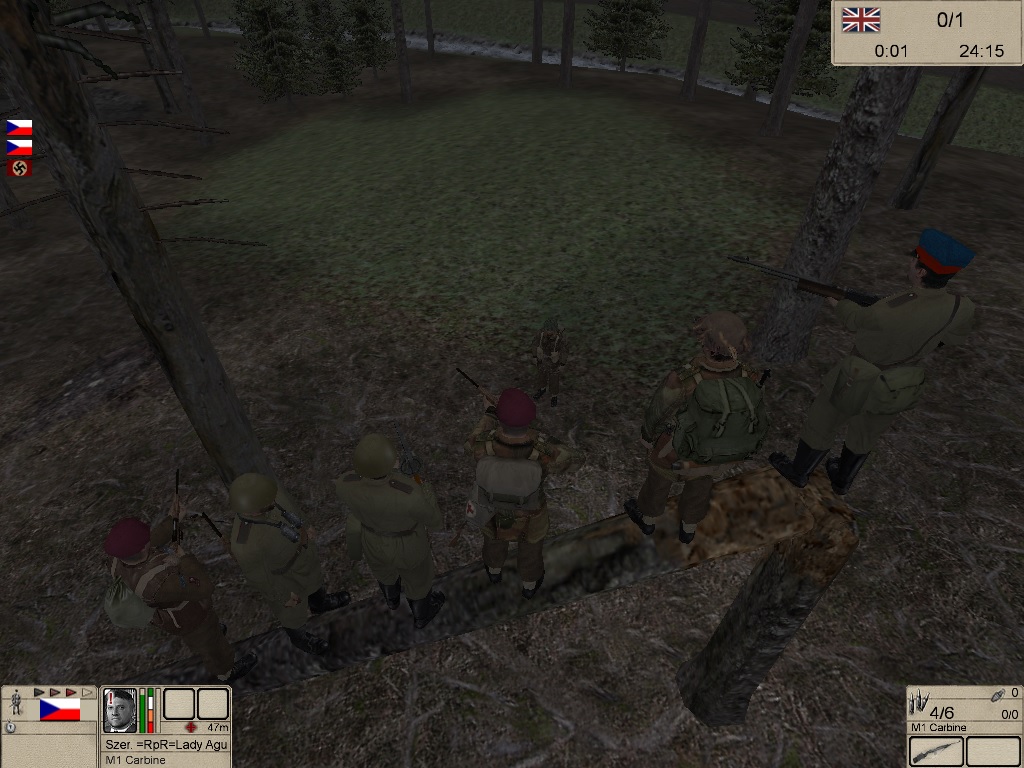Select the grenade icon in the ammo panel

pyautogui.click(x=998, y=693)
